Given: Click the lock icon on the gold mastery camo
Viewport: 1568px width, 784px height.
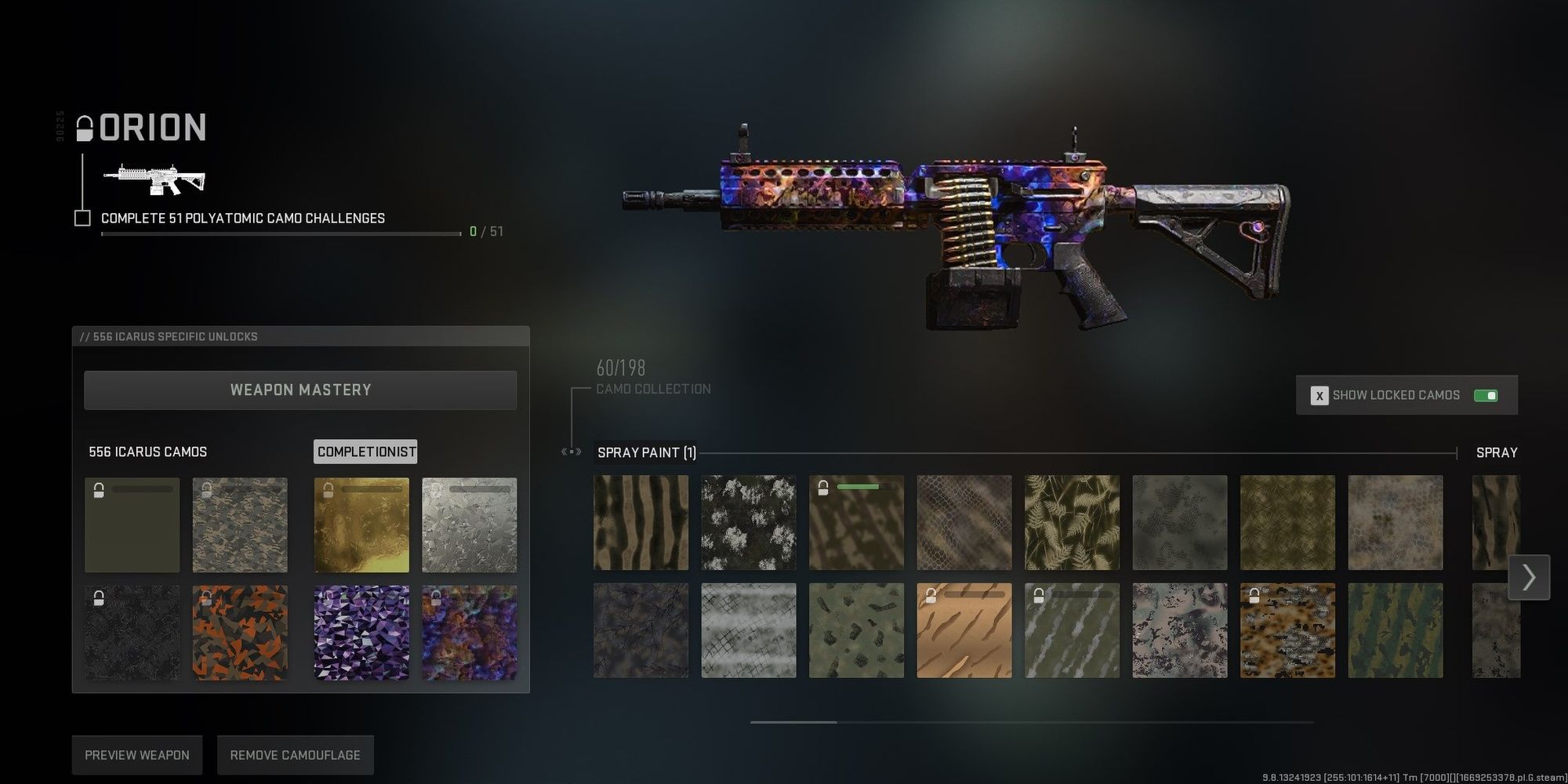Looking at the screenshot, I should [329, 489].
